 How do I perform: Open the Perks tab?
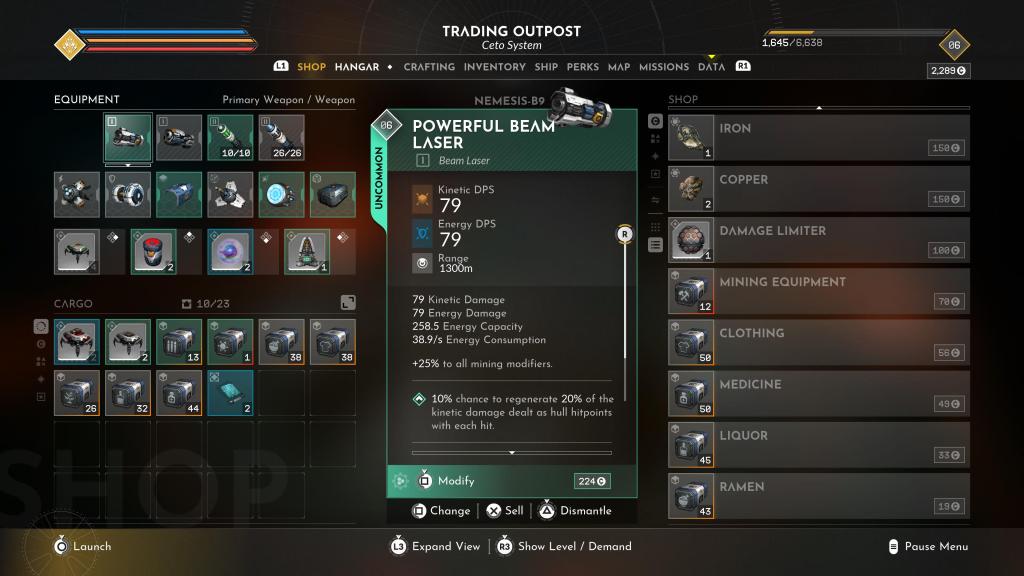[582, 67]
